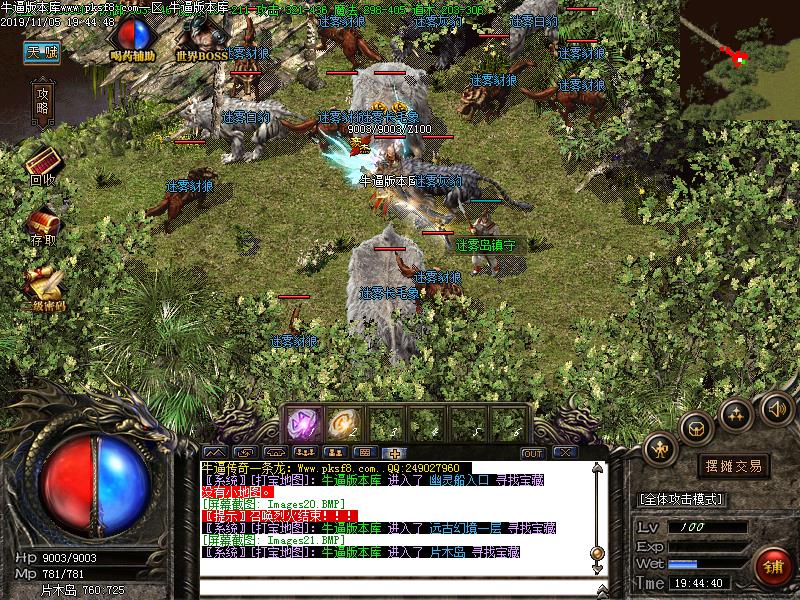Open the 存取 storage chest
The image size is (800, 600).
[x=43, y=226]
